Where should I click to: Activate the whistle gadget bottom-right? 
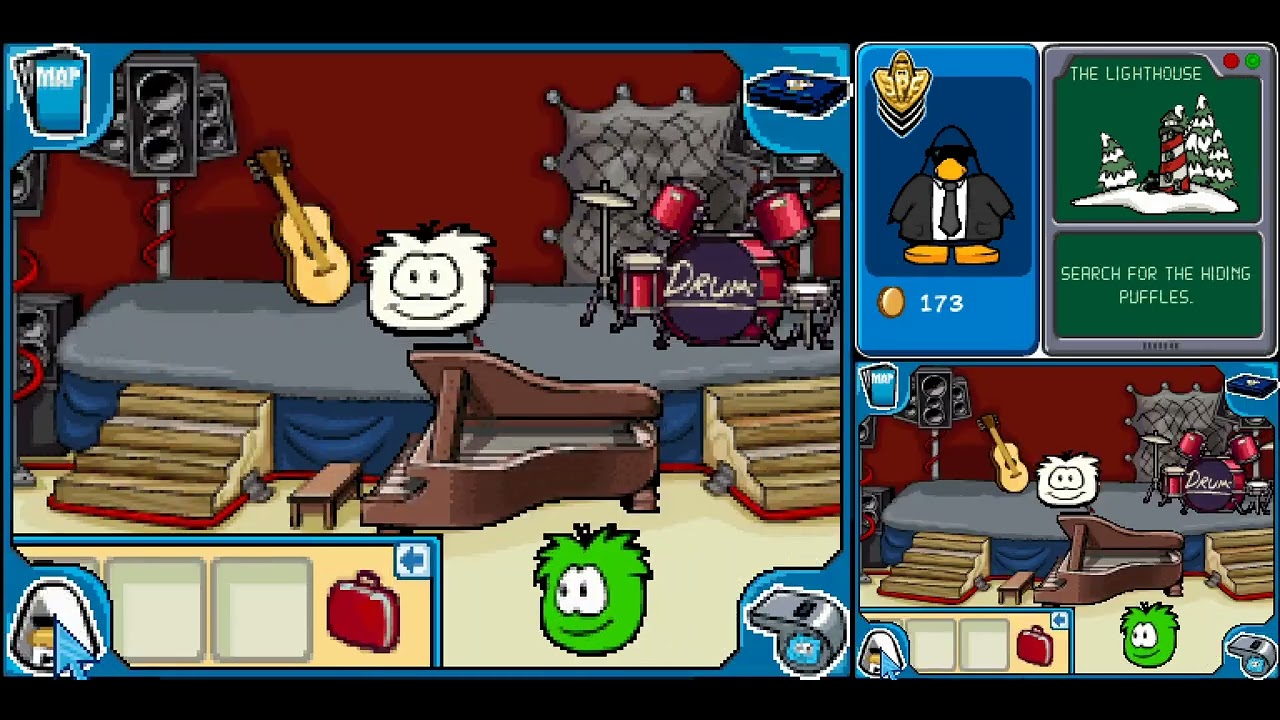(x=798, y=630)
